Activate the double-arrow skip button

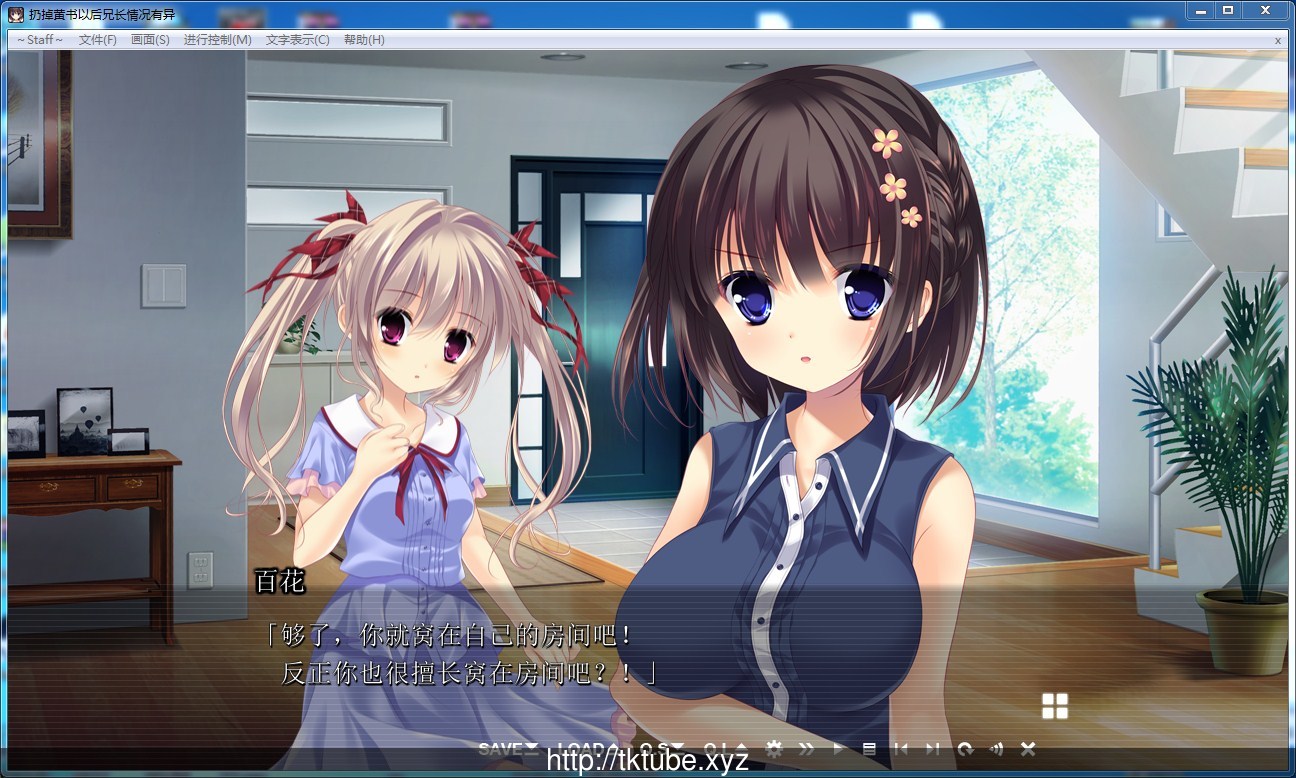coord(806,749)
